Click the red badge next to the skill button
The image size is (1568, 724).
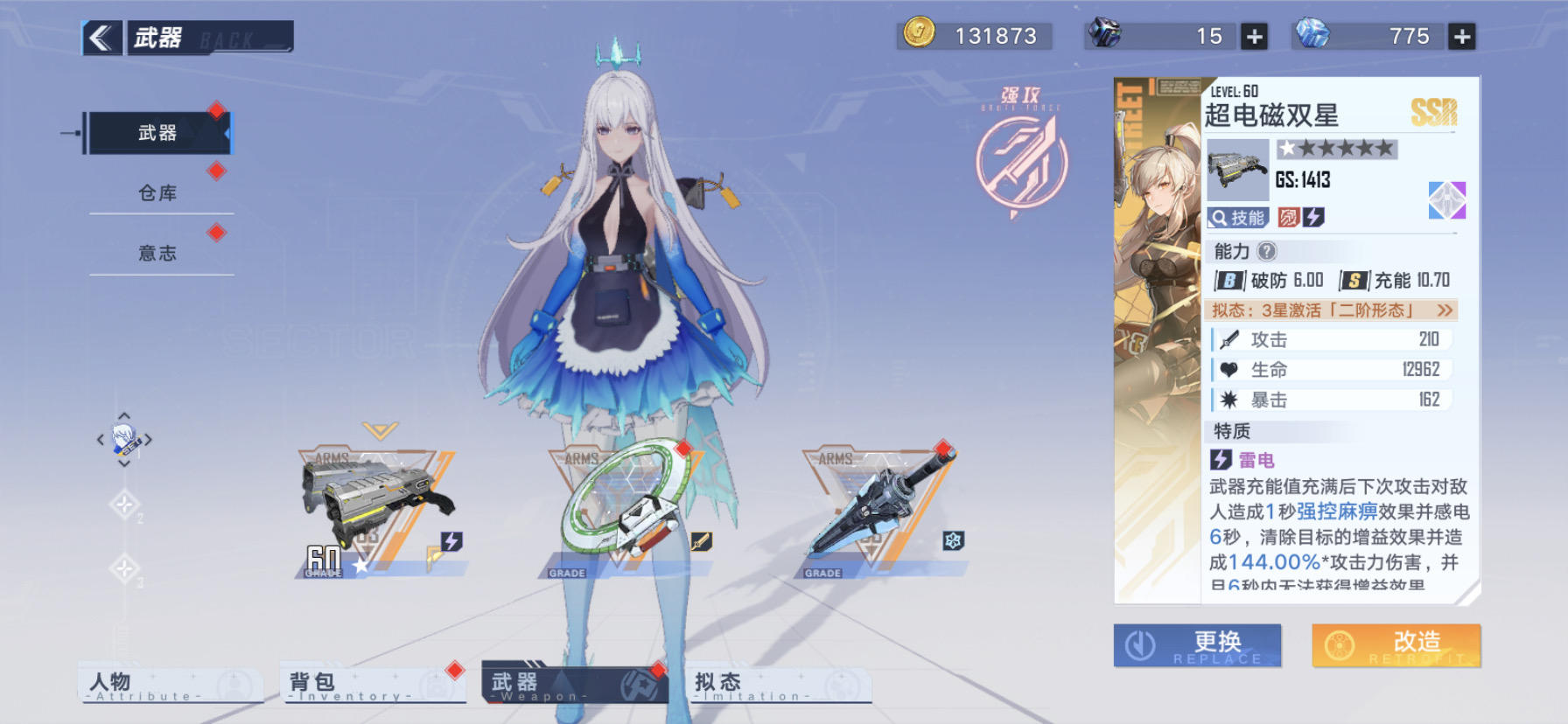pos(1287,218)
